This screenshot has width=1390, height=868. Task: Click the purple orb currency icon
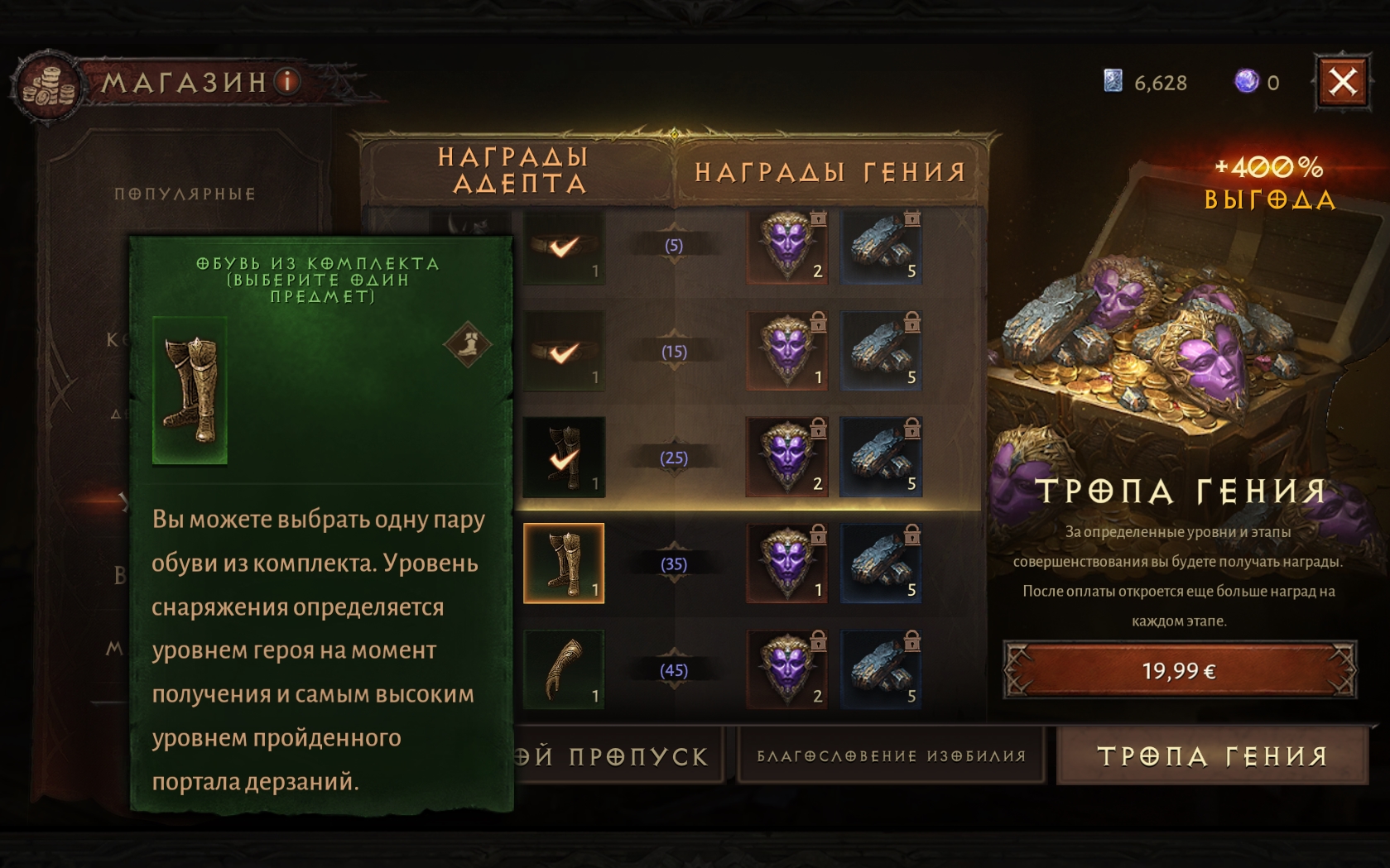(1246, 81)
